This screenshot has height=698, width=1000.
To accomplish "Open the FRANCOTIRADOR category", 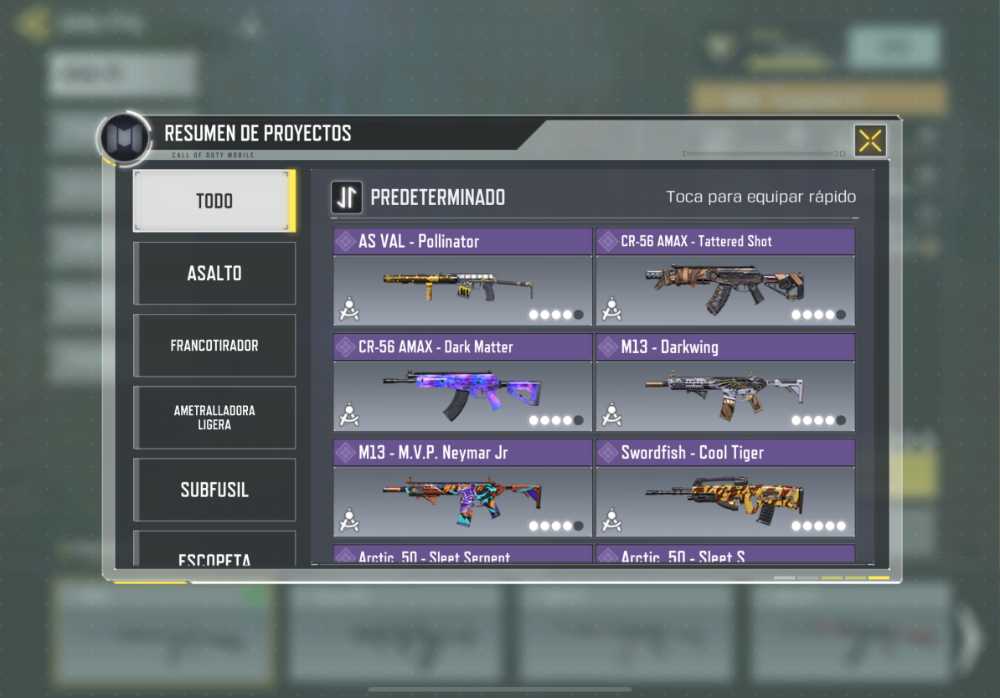I will coord(214,346).
